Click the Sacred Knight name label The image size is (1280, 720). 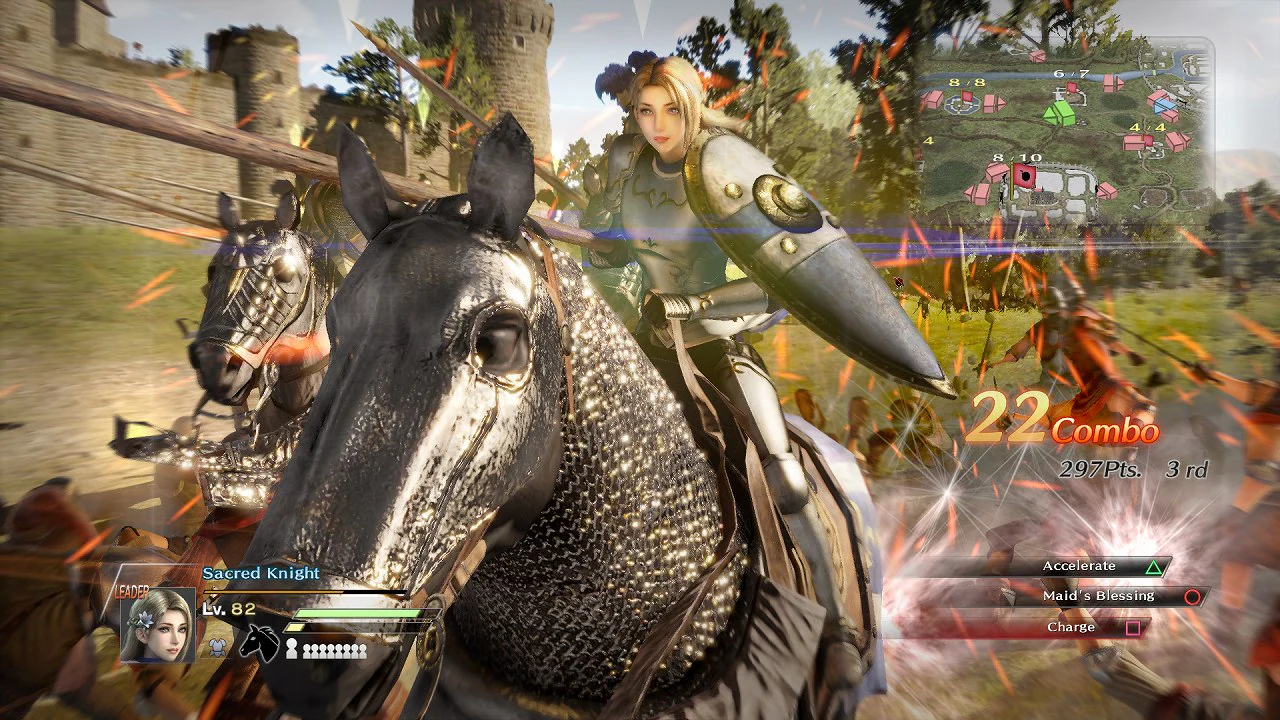click(262, 572)
